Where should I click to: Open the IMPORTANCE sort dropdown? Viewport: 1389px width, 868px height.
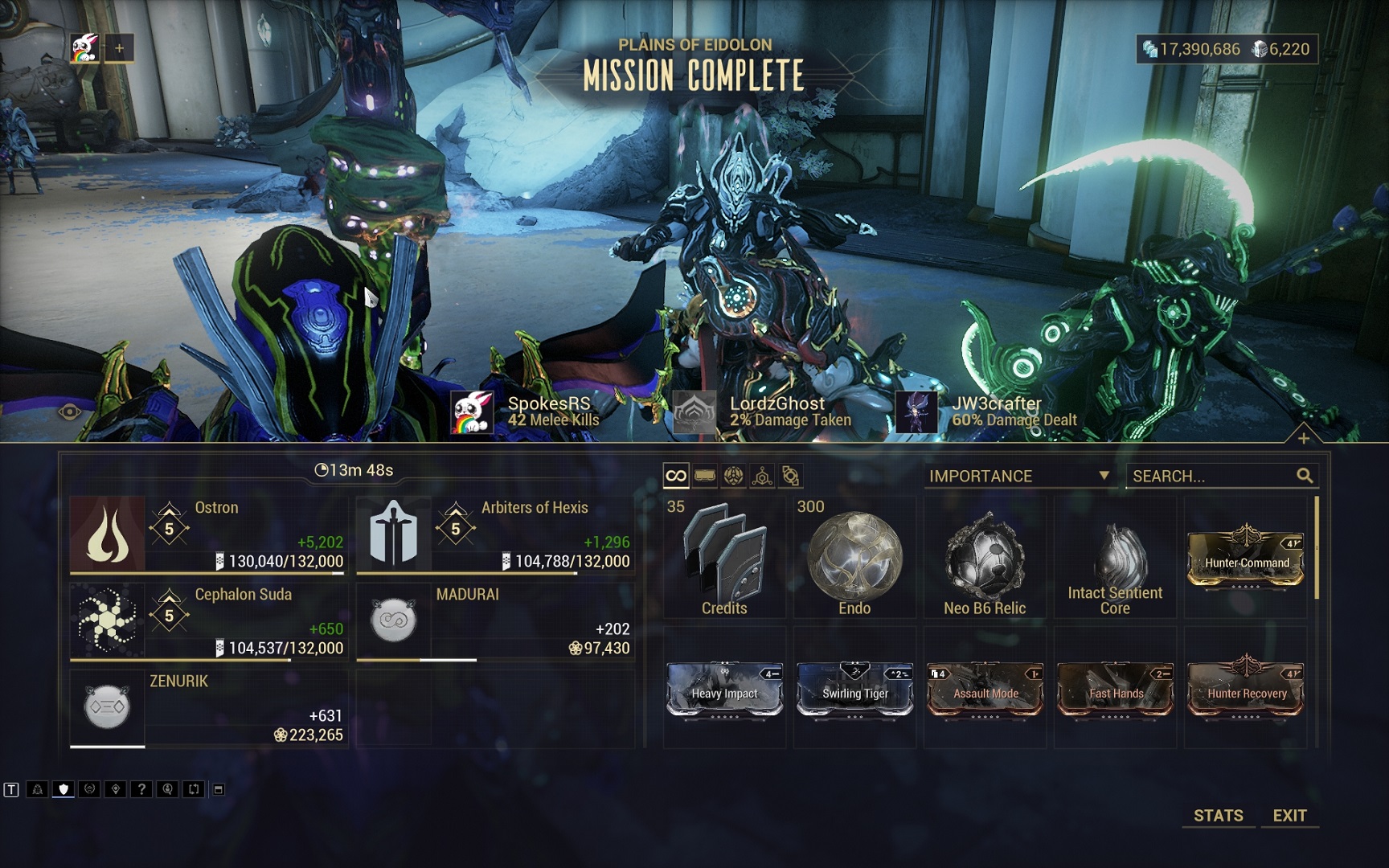click(x=1018, y=476)
